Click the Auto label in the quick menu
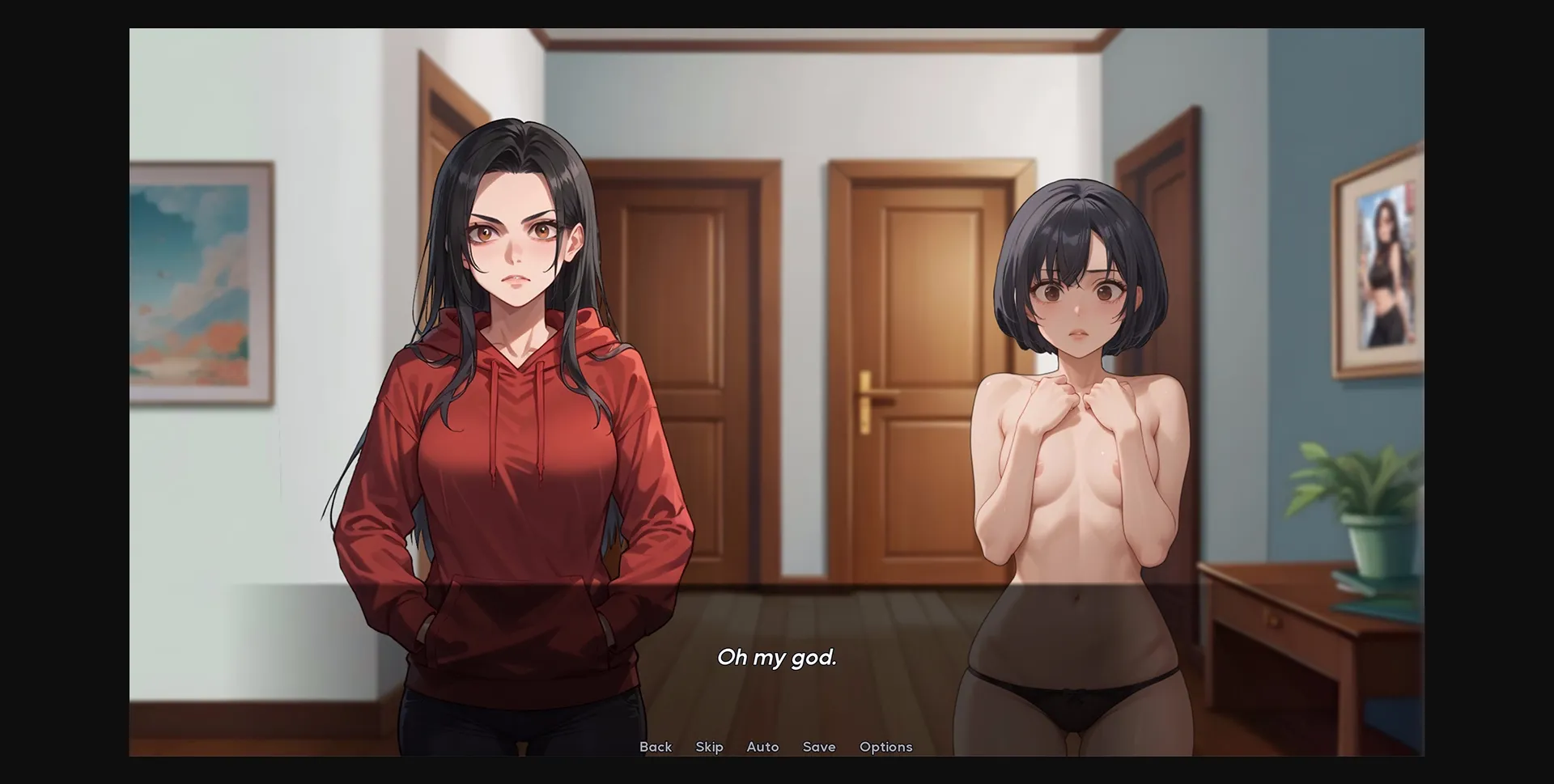1554x784 pixels. (x=762, y=747)
